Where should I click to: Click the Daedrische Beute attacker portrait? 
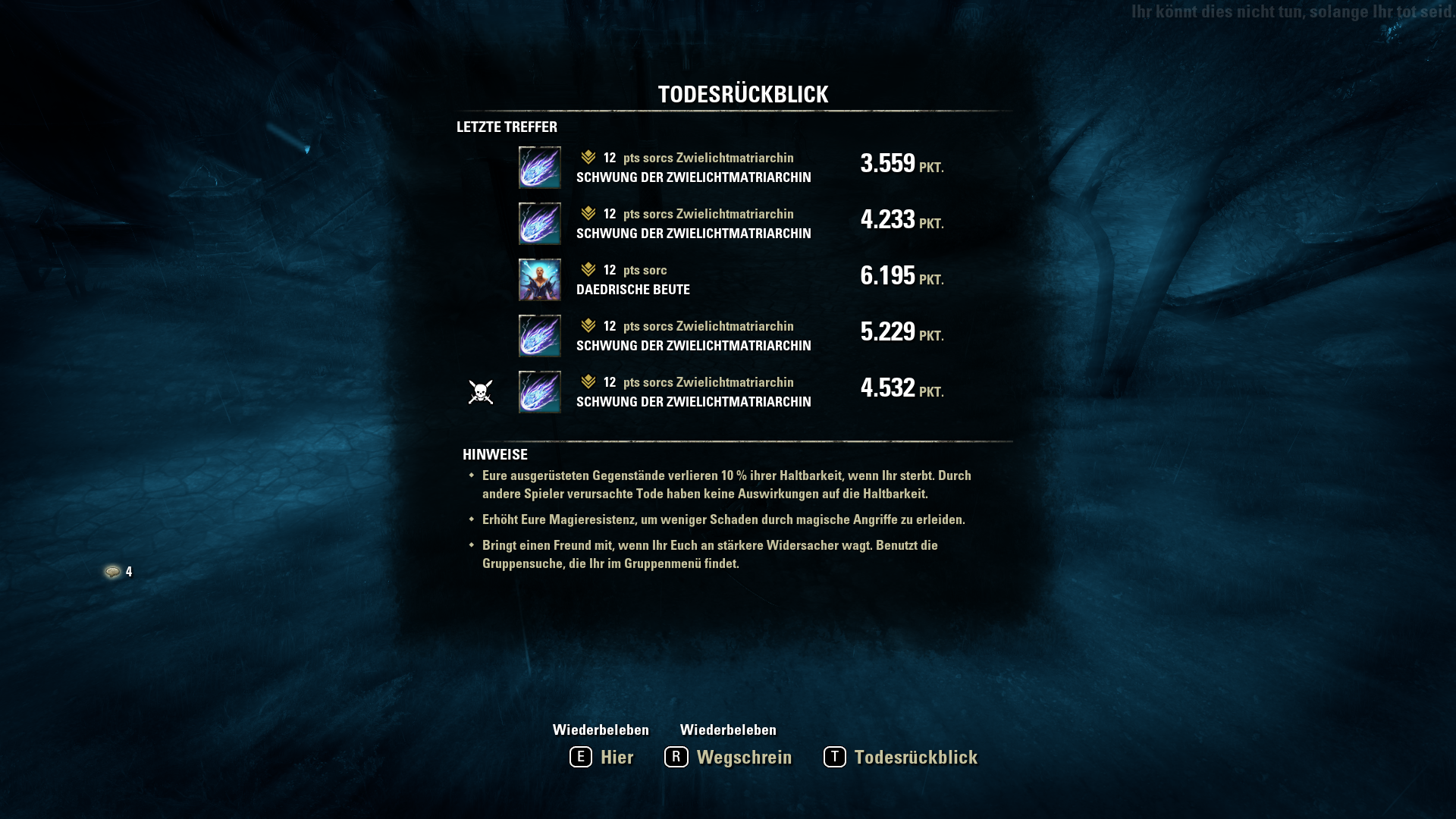(539, 279)
